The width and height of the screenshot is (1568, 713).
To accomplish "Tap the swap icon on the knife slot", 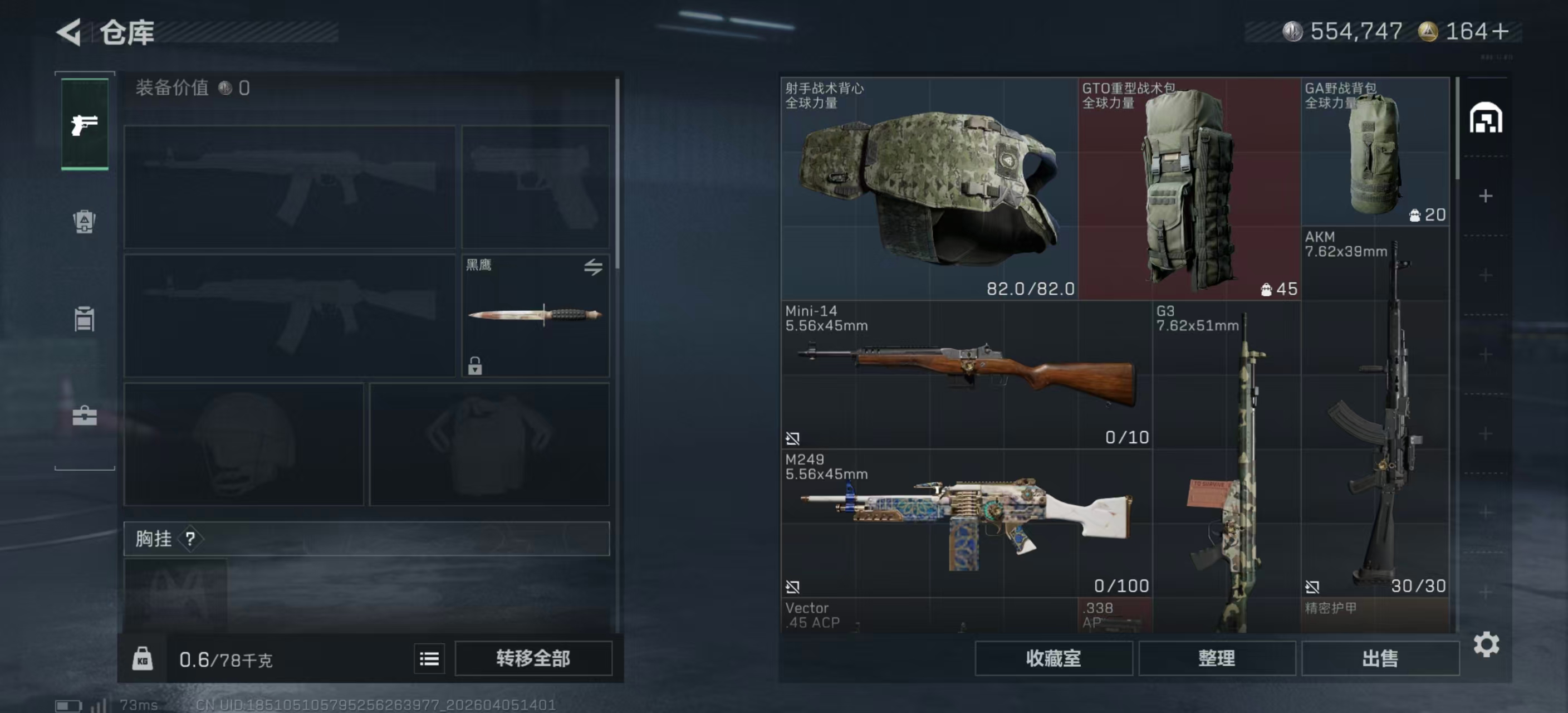I will pos(593,267).
